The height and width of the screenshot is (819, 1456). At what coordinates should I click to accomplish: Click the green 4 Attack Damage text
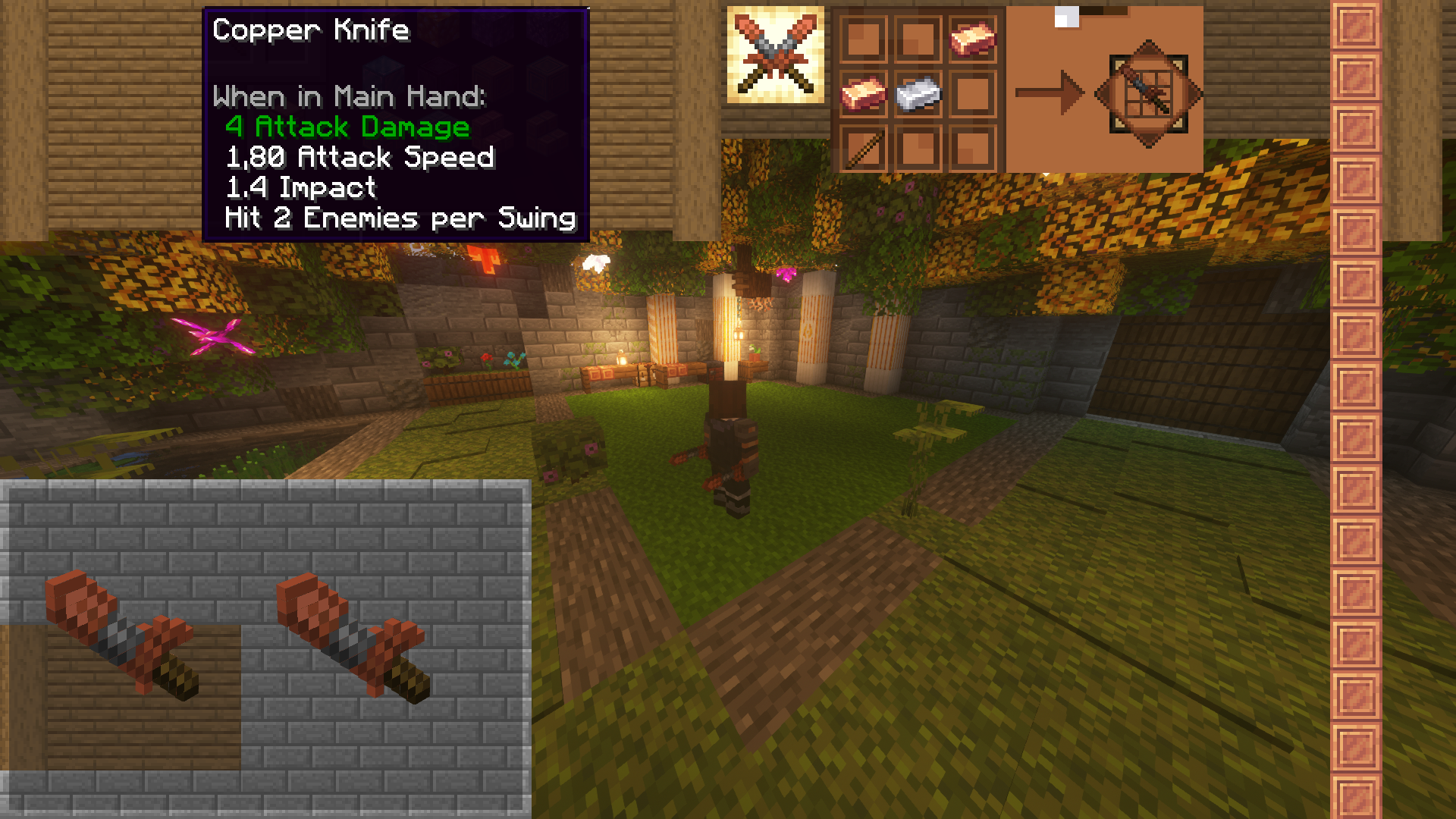click(347, 127)
